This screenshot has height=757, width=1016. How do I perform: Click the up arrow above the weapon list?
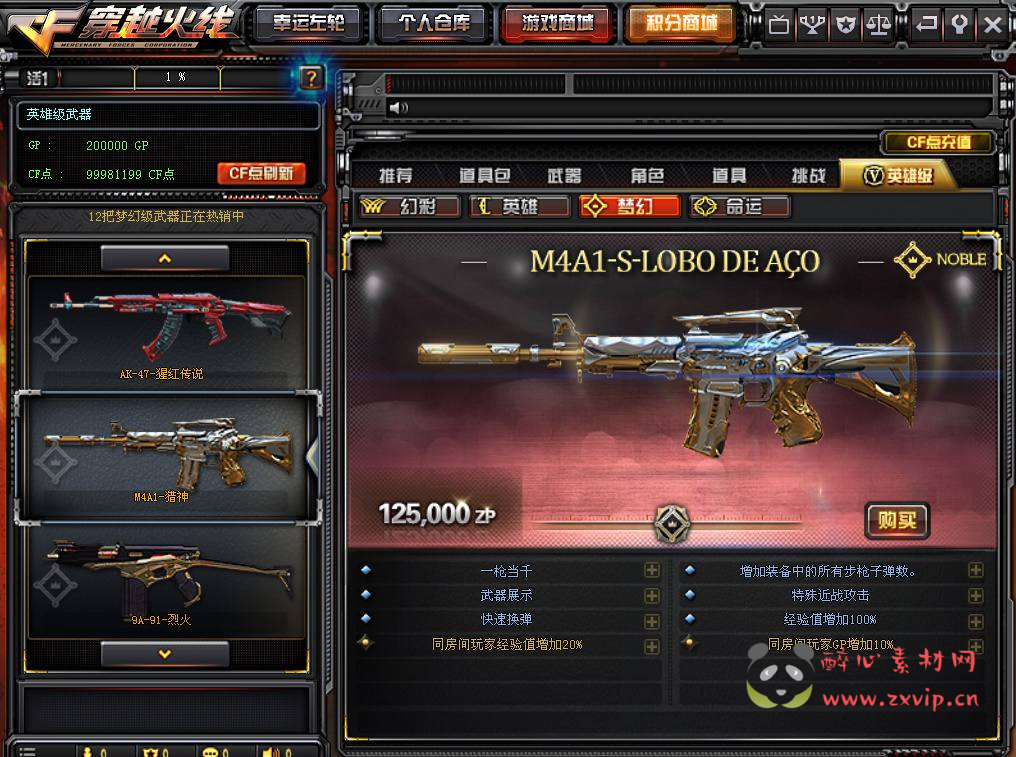tap(165, 258)
